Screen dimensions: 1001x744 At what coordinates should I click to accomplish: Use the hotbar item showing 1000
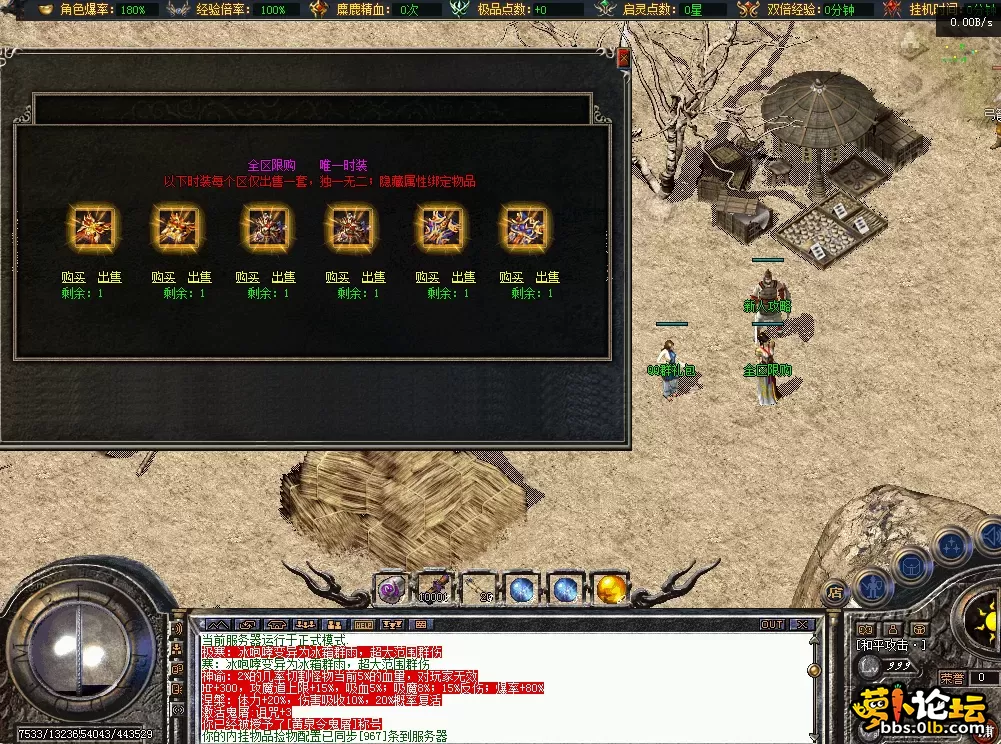pos(433,590)
